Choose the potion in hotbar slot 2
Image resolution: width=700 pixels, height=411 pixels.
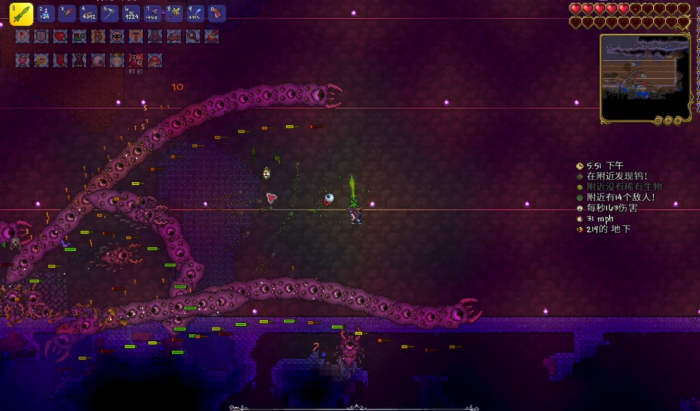click(44, 14)
